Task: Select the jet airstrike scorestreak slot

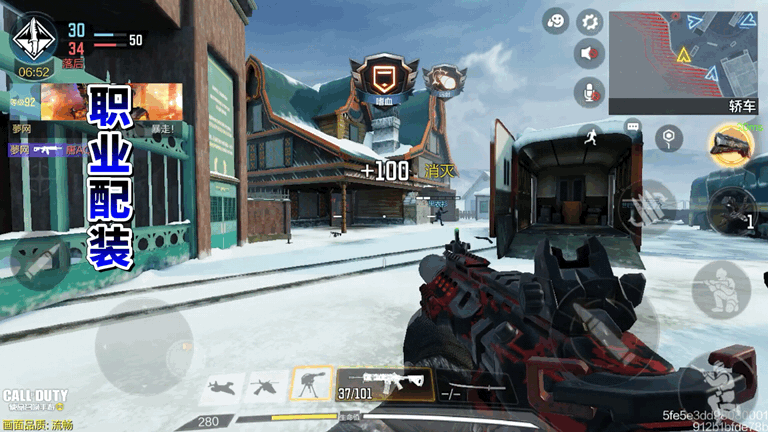Action: pyautogui.click(x=223, y=386)
